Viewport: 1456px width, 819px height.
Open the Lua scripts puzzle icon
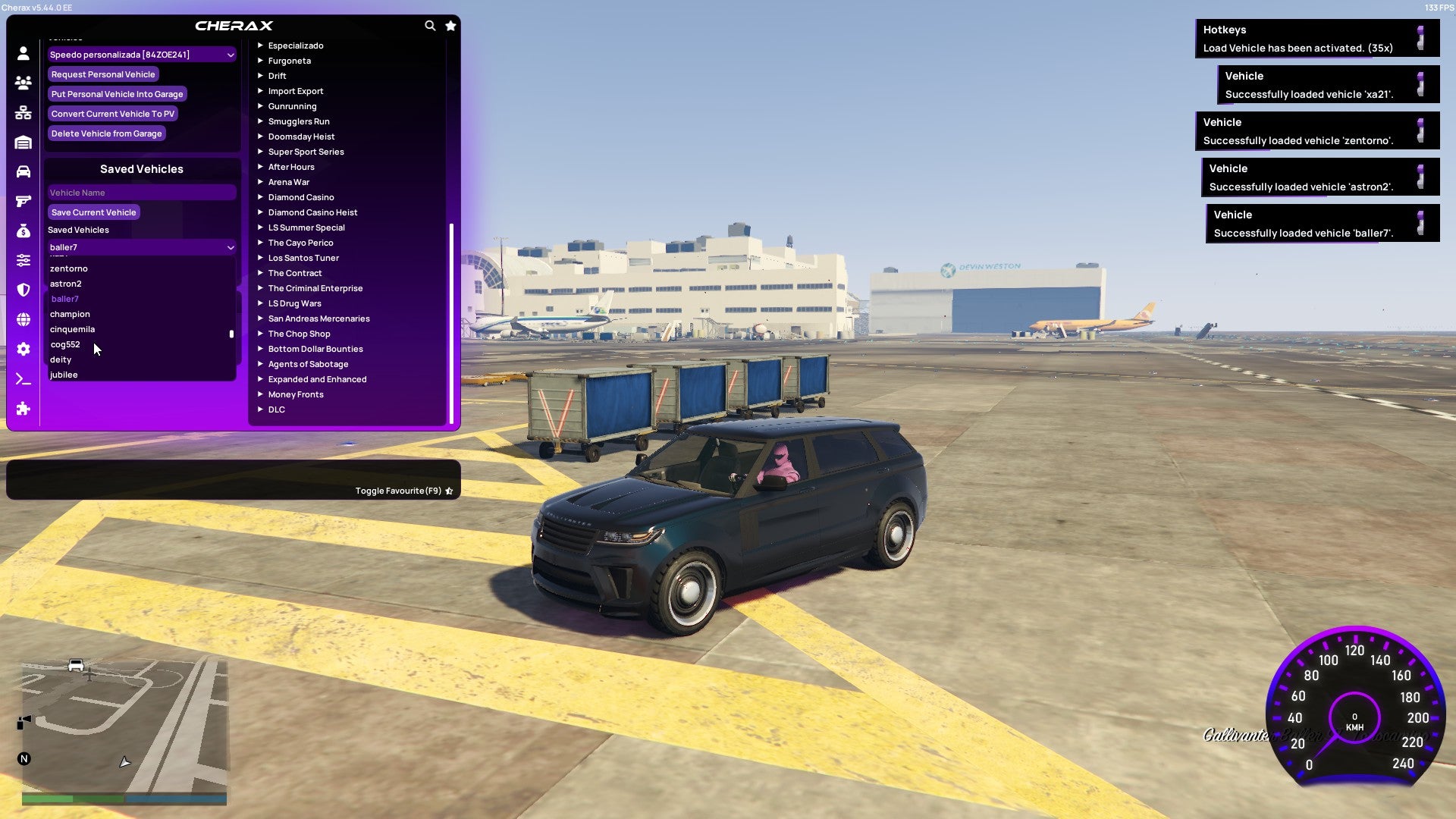coord(23,409)
